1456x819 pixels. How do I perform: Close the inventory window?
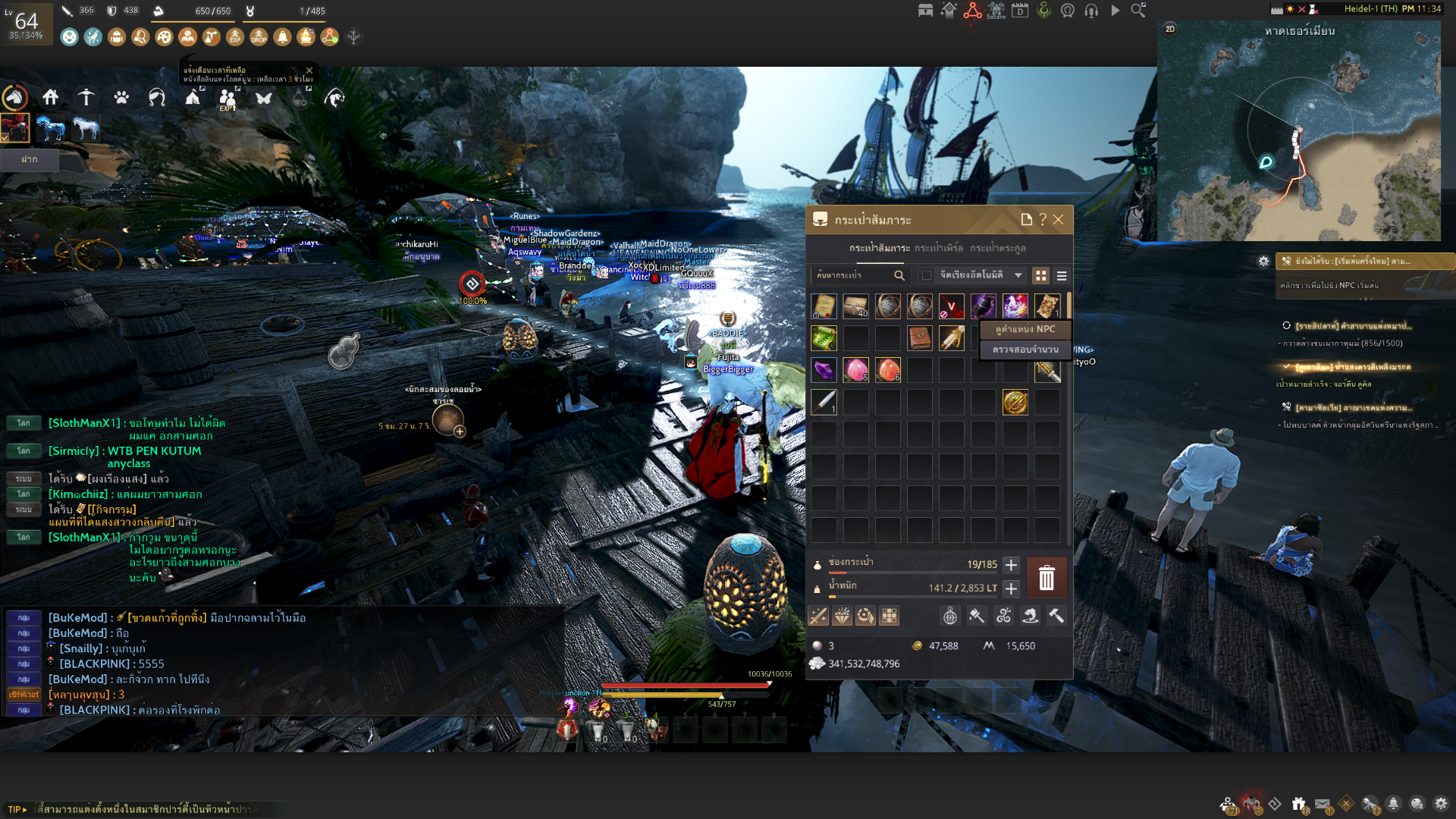pos(1059,220)
